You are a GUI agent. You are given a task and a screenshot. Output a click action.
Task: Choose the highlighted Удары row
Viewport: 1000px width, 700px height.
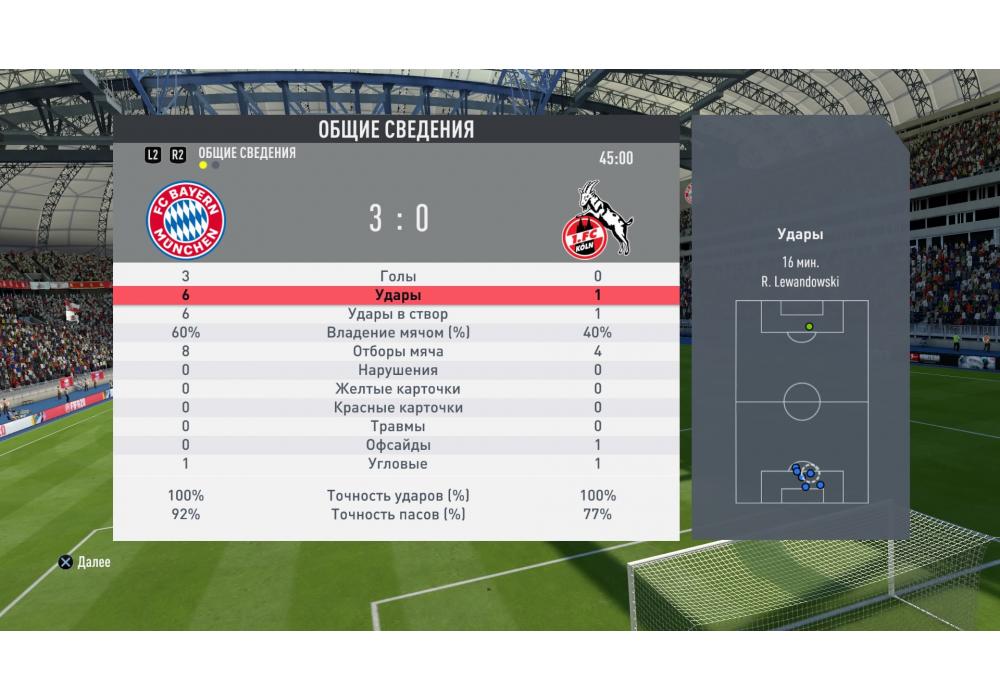pyautogui.click(x=397, y=295)
